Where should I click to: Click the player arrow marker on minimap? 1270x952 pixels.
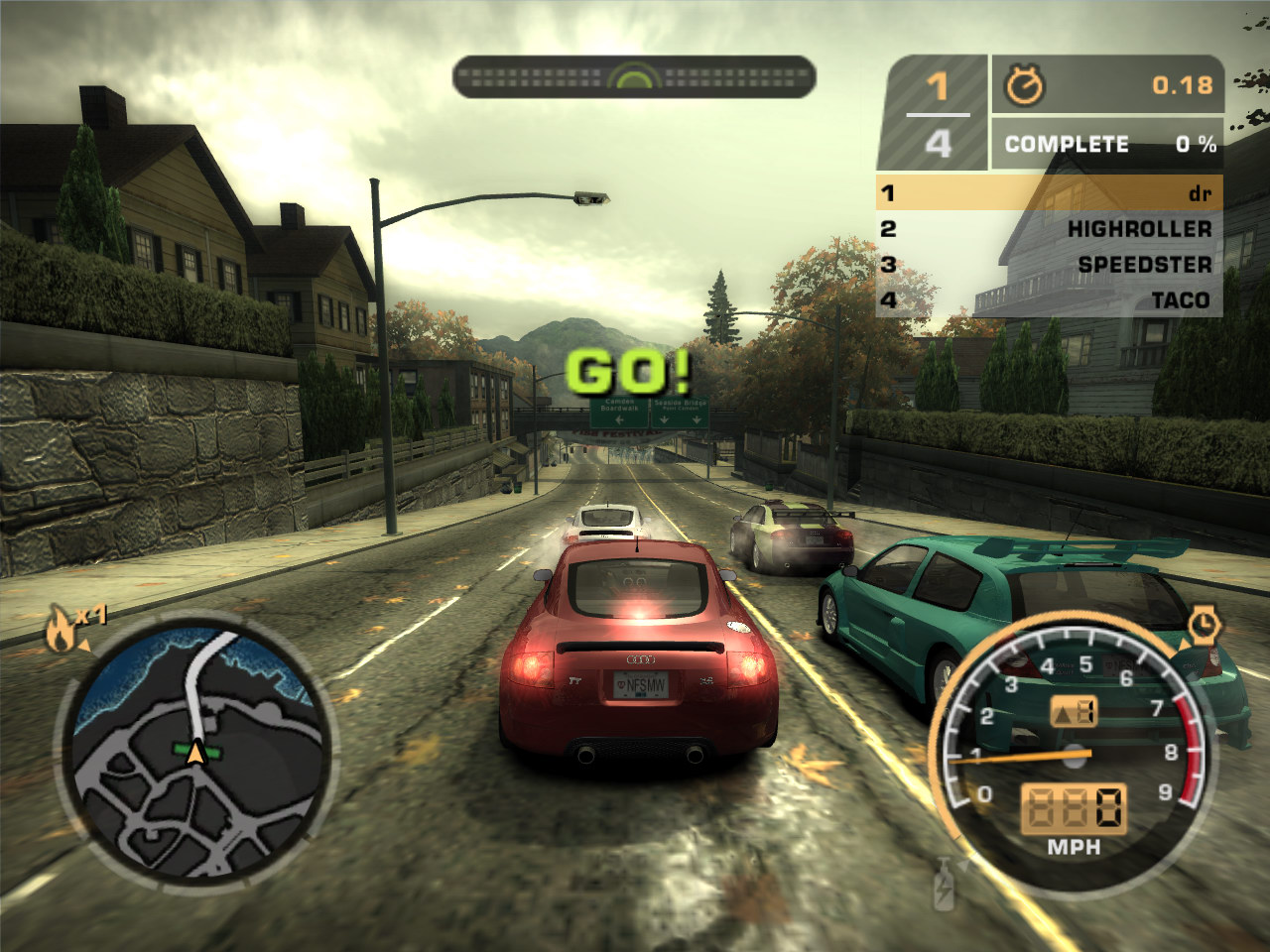click(x=196, y=754)
